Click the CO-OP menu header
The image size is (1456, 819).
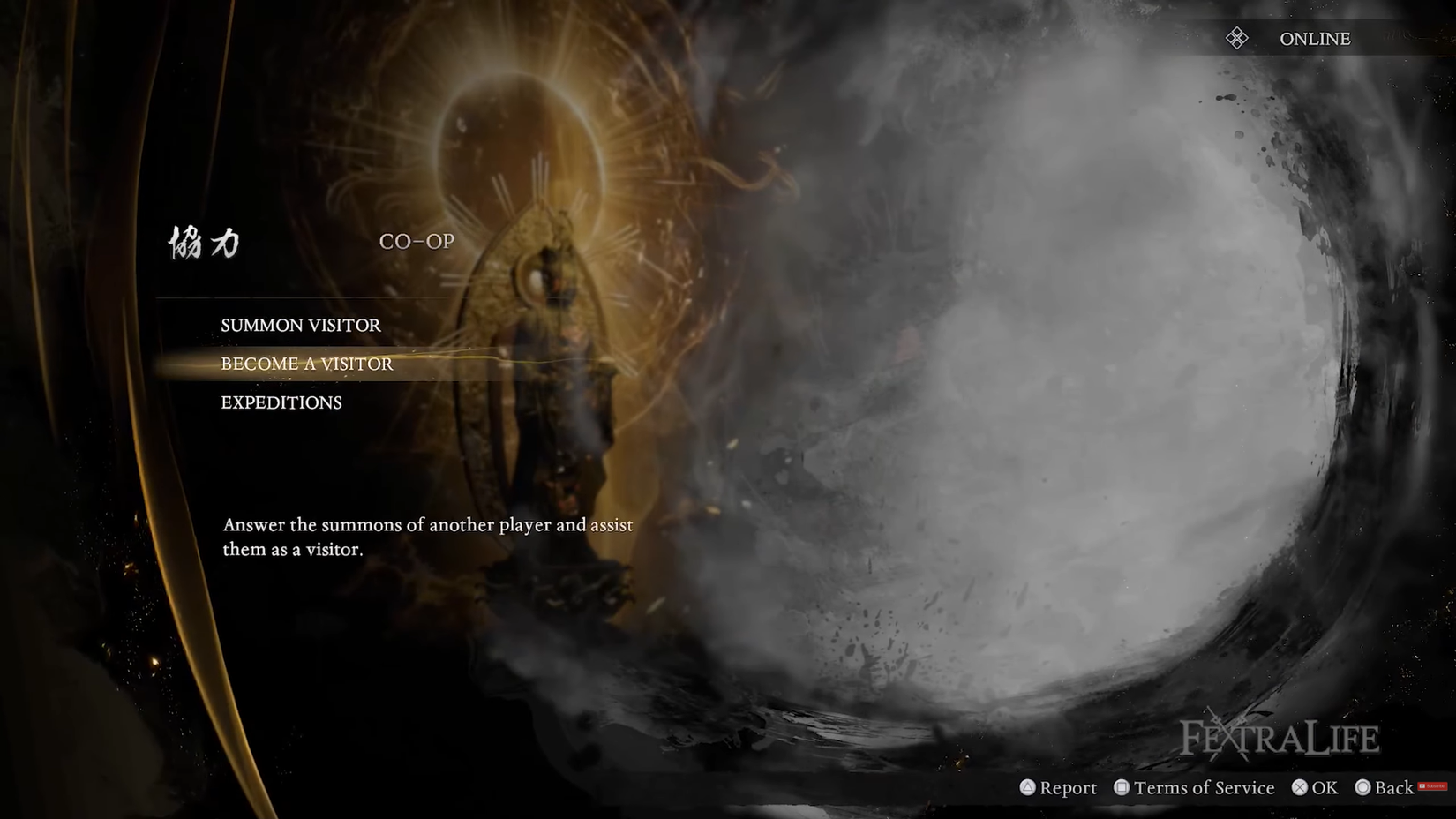point(417,241)
